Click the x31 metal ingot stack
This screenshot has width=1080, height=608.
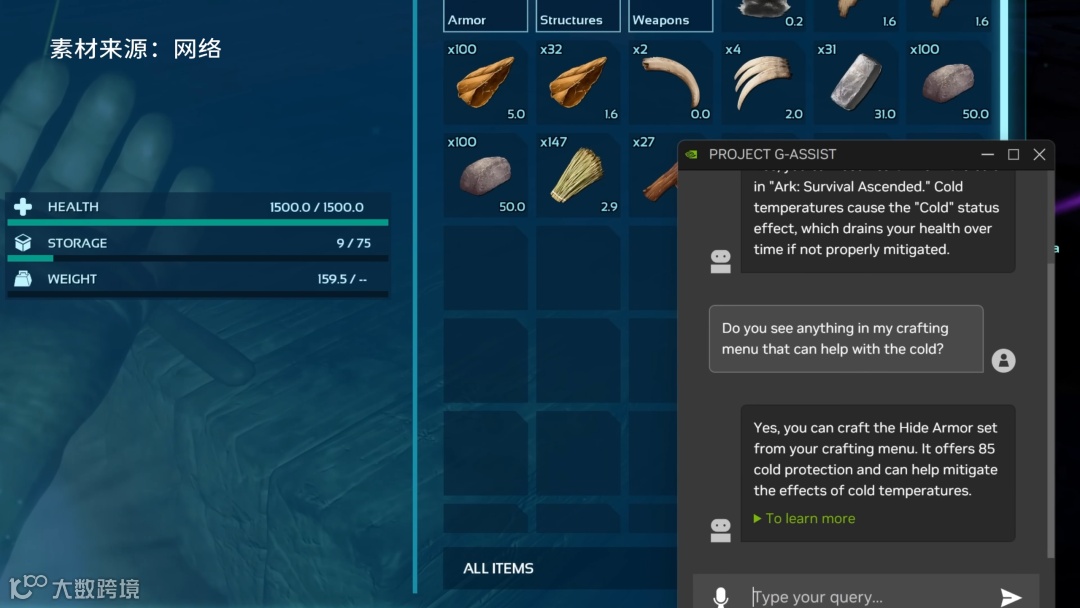tap(855, 82)
